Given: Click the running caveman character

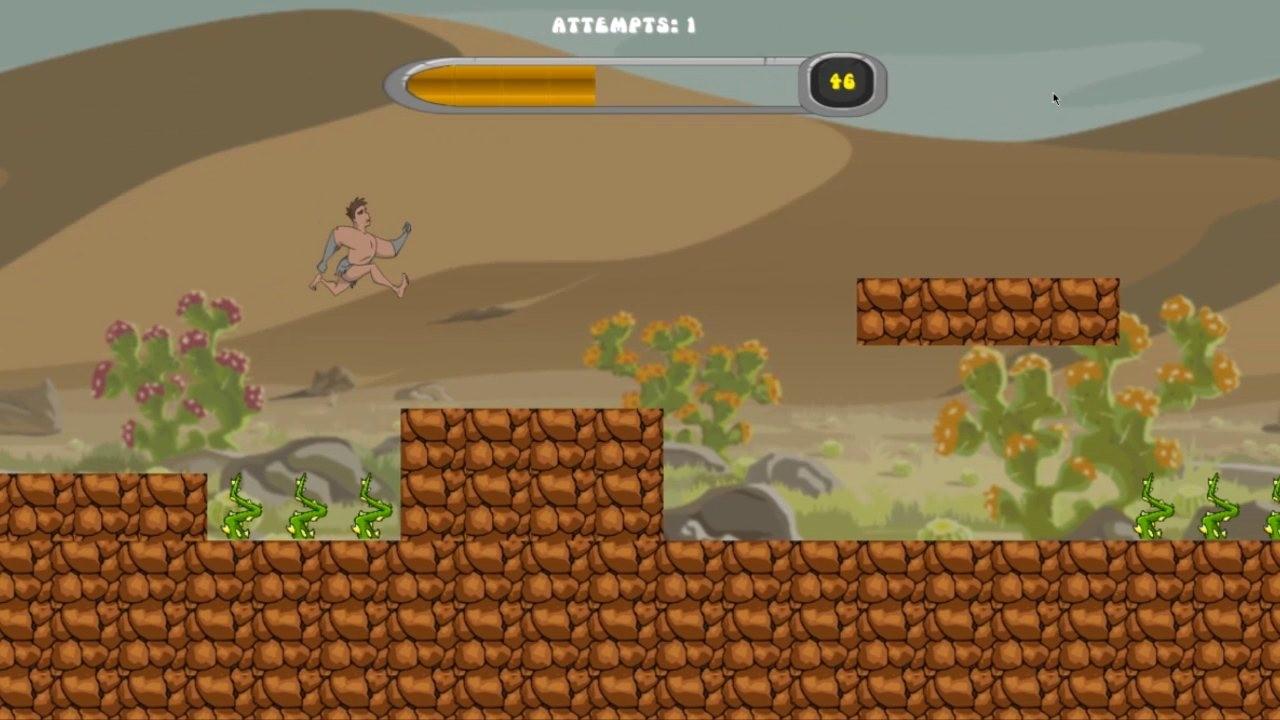Looking at the screenshot, I should 360,245.
